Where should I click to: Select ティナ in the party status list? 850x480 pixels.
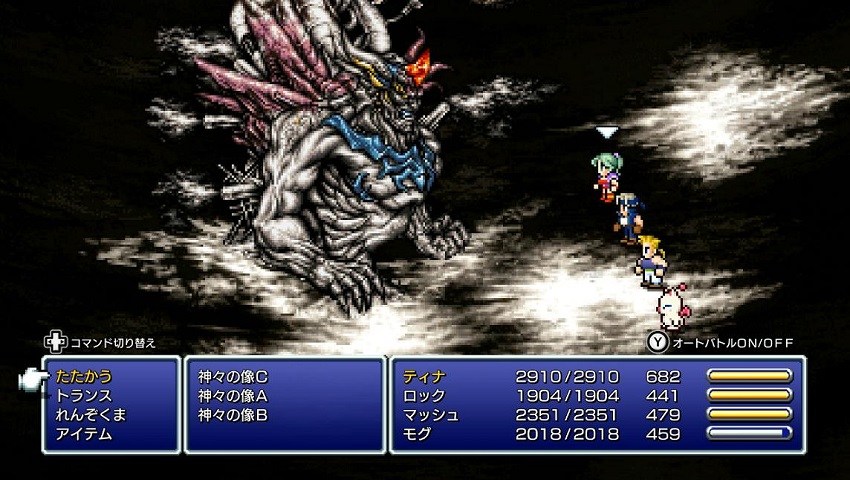[424, 377]
